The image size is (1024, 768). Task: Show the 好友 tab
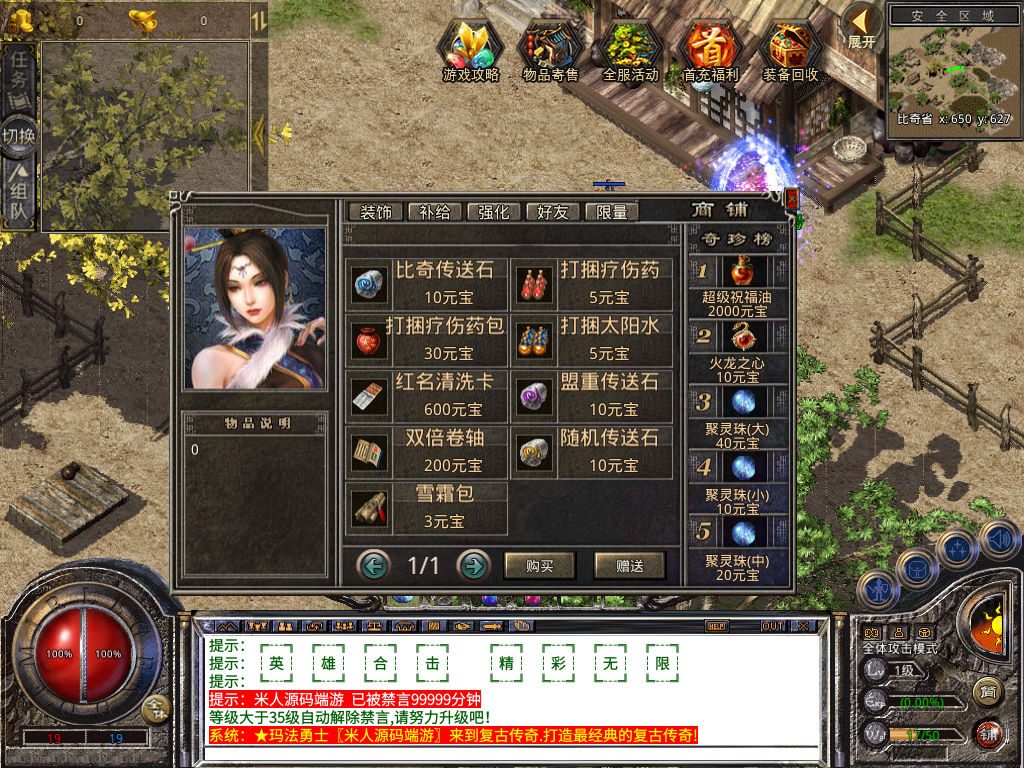point(553,212)
